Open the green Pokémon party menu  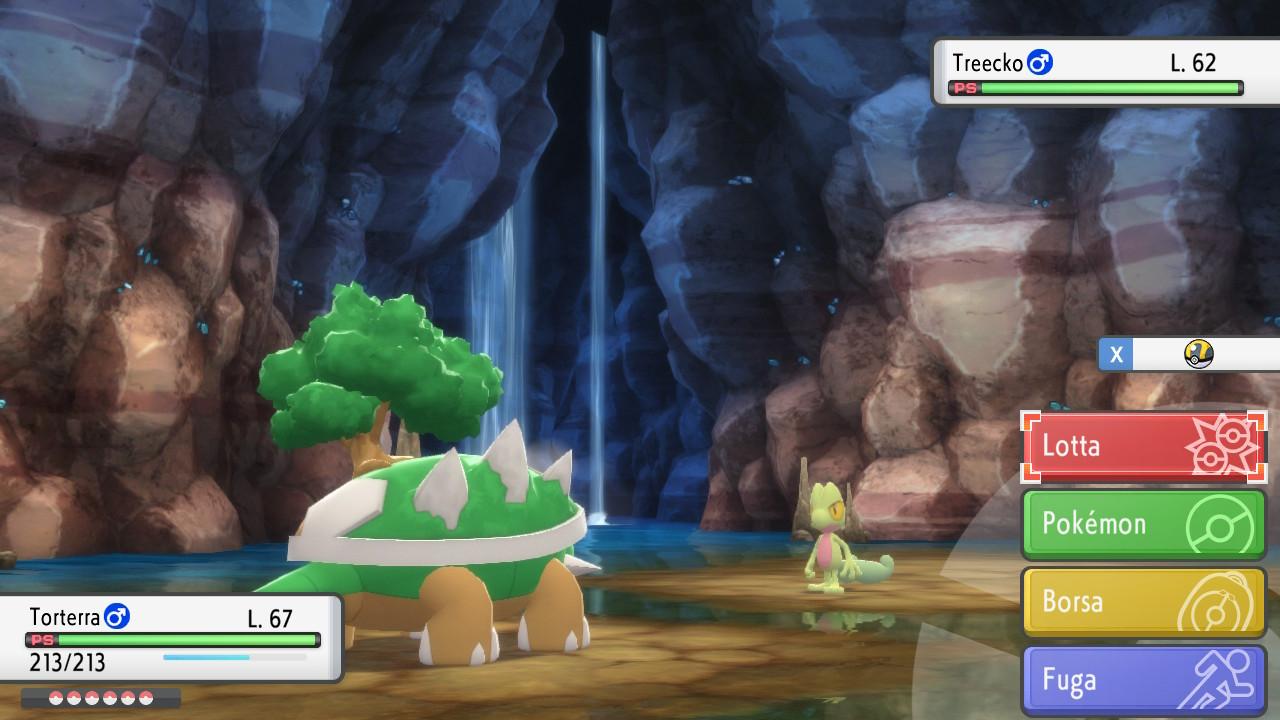pos(1143,524)
